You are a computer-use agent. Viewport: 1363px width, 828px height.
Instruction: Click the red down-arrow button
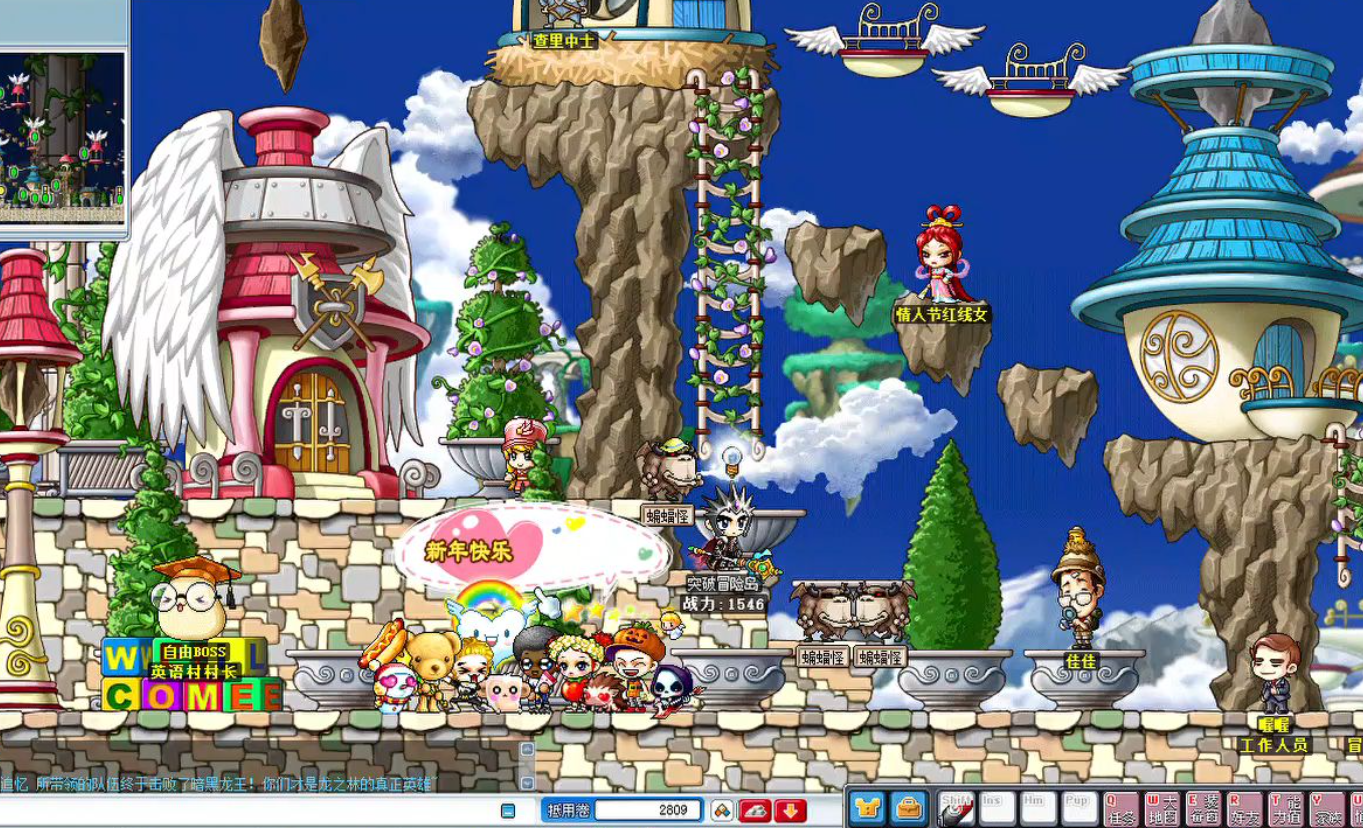click(x=790, y=810)
